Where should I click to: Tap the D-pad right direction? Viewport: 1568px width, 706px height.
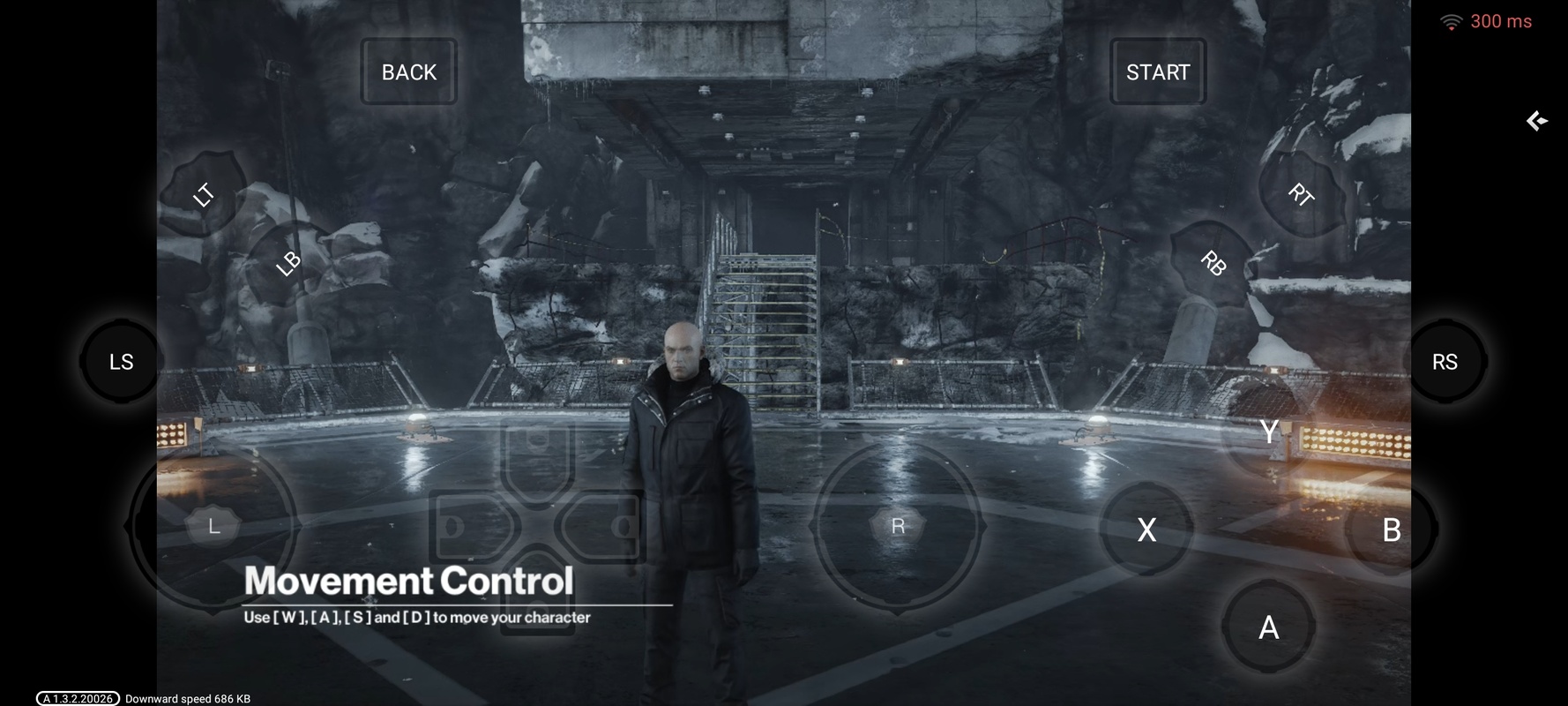coord(609,527)
